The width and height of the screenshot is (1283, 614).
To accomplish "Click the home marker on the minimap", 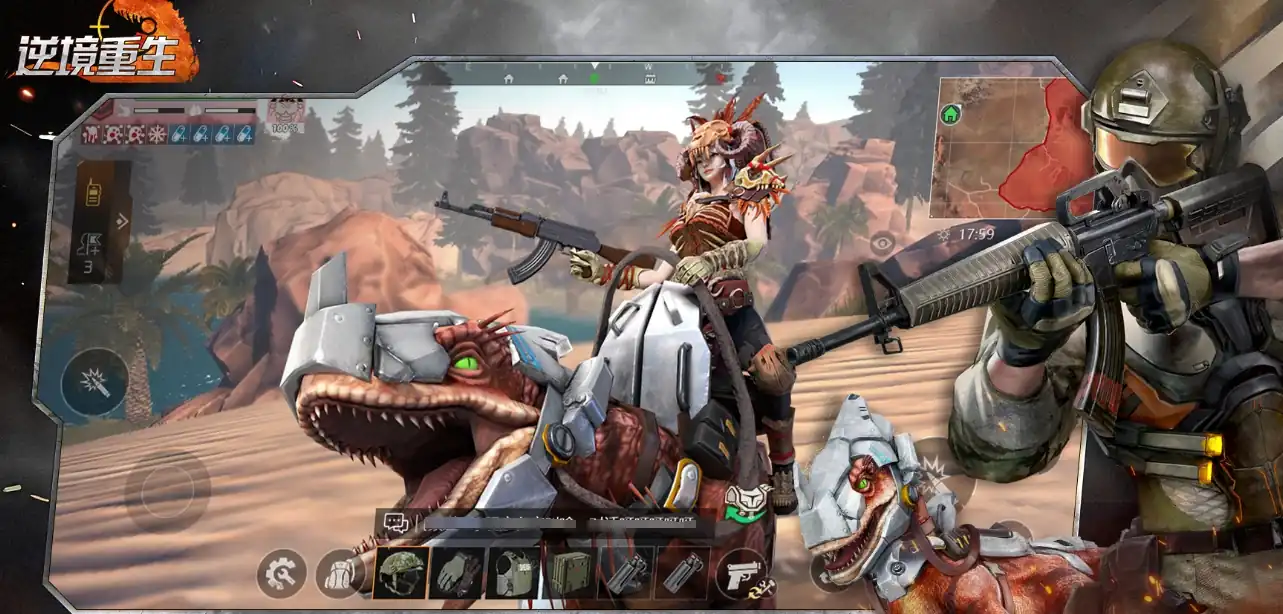I will tap(950, 115).
